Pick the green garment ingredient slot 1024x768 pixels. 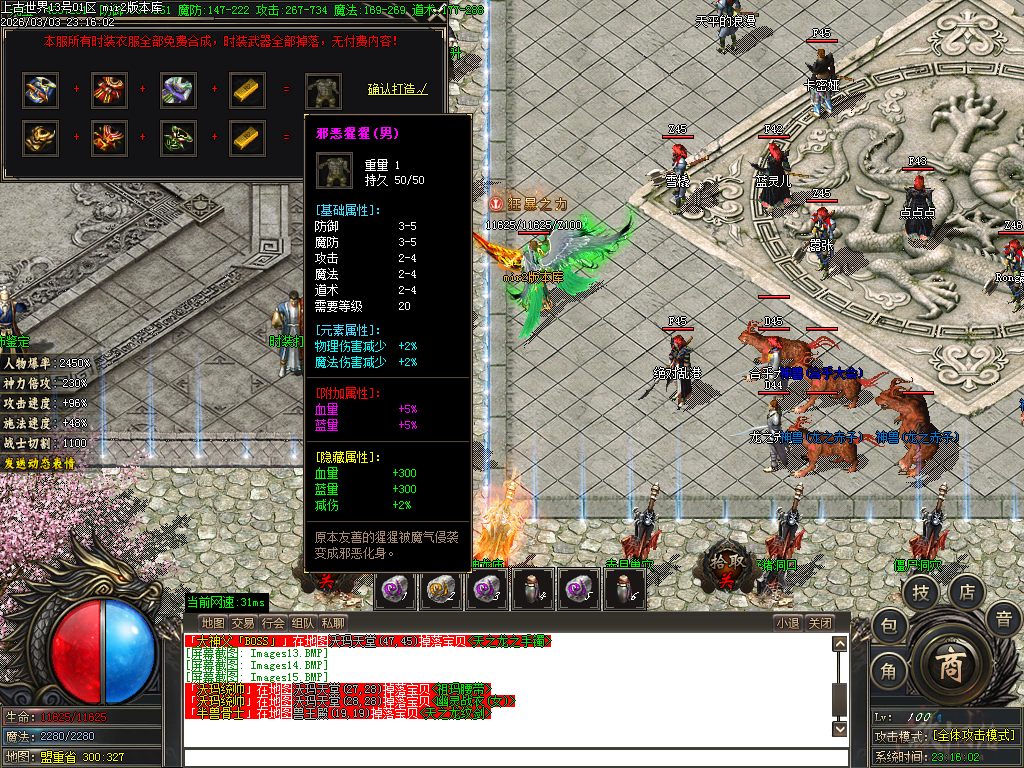point(178,137)
